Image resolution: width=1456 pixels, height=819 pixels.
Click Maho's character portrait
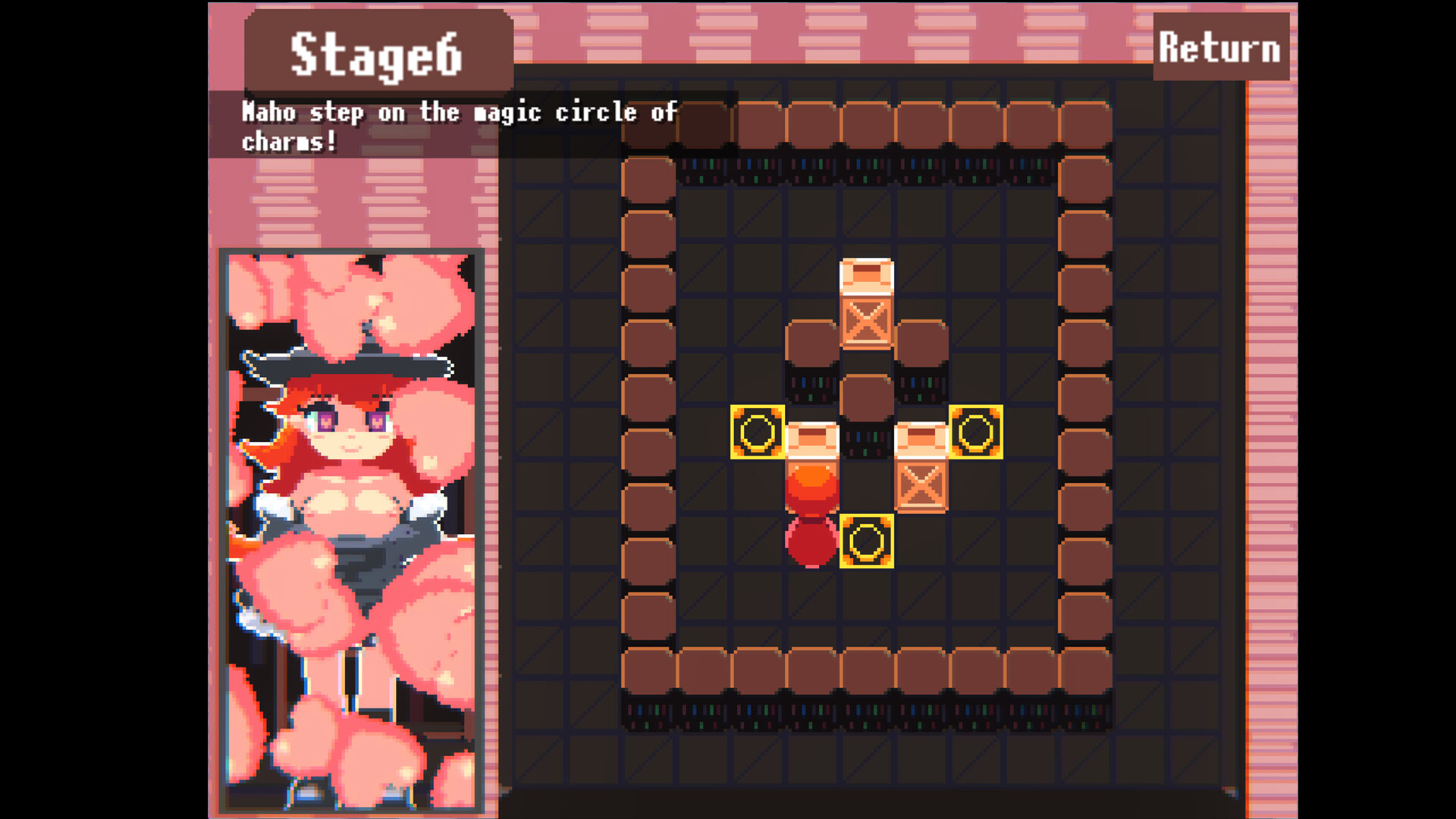351,531
